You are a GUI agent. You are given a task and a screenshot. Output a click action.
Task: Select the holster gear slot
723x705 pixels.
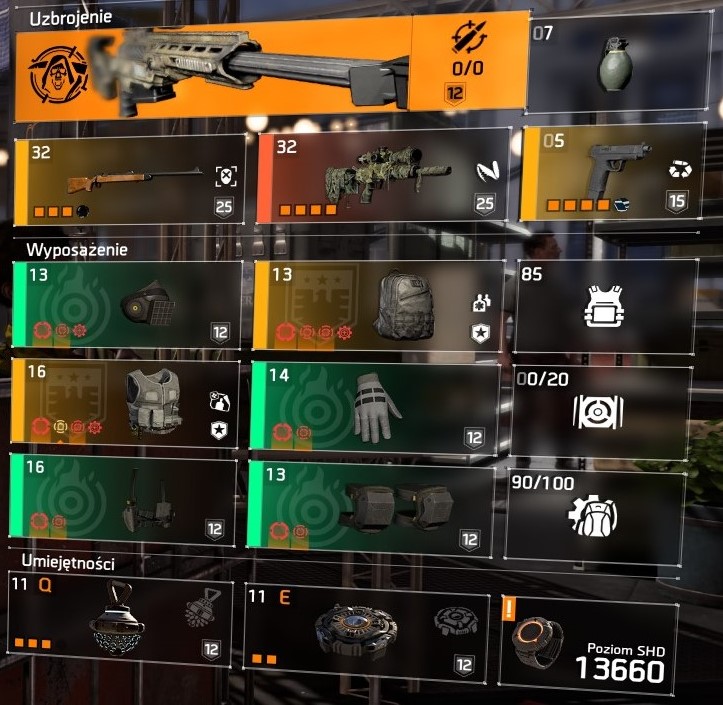pos(128,498)
